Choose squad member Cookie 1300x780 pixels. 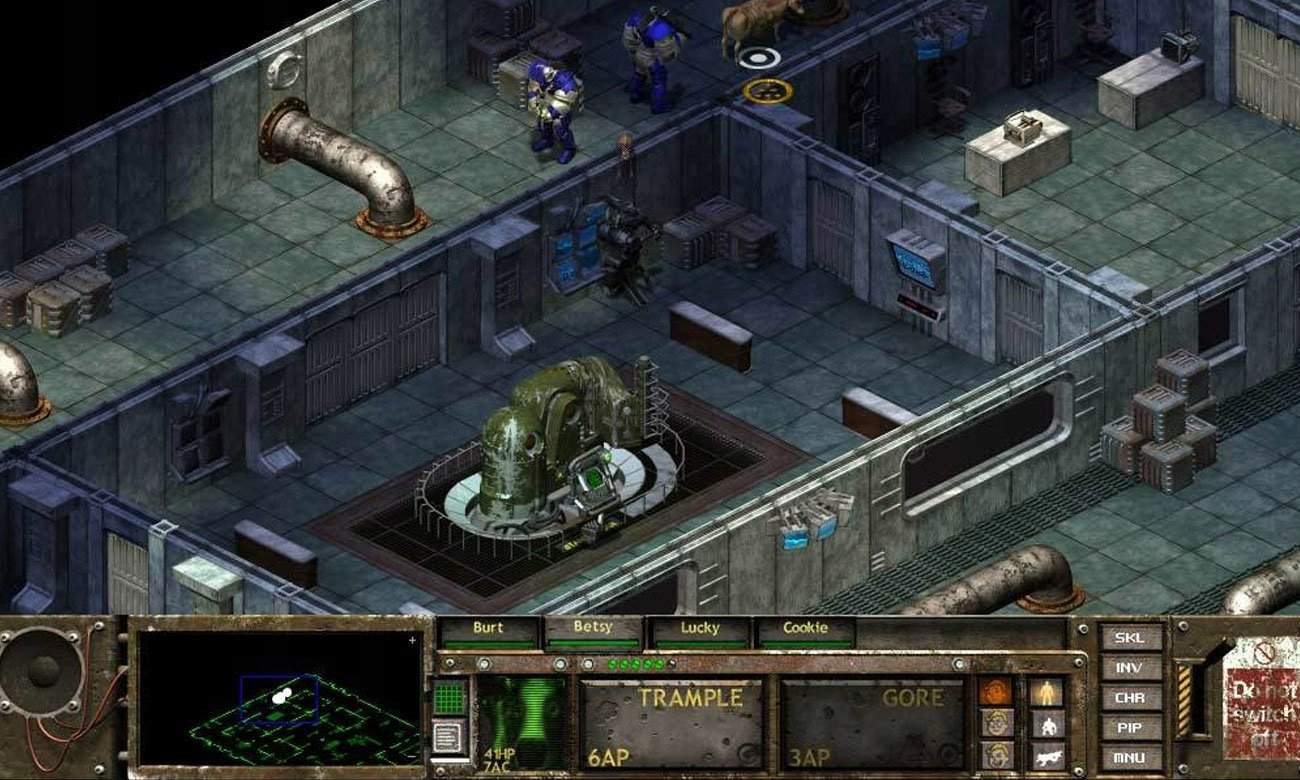805,630
